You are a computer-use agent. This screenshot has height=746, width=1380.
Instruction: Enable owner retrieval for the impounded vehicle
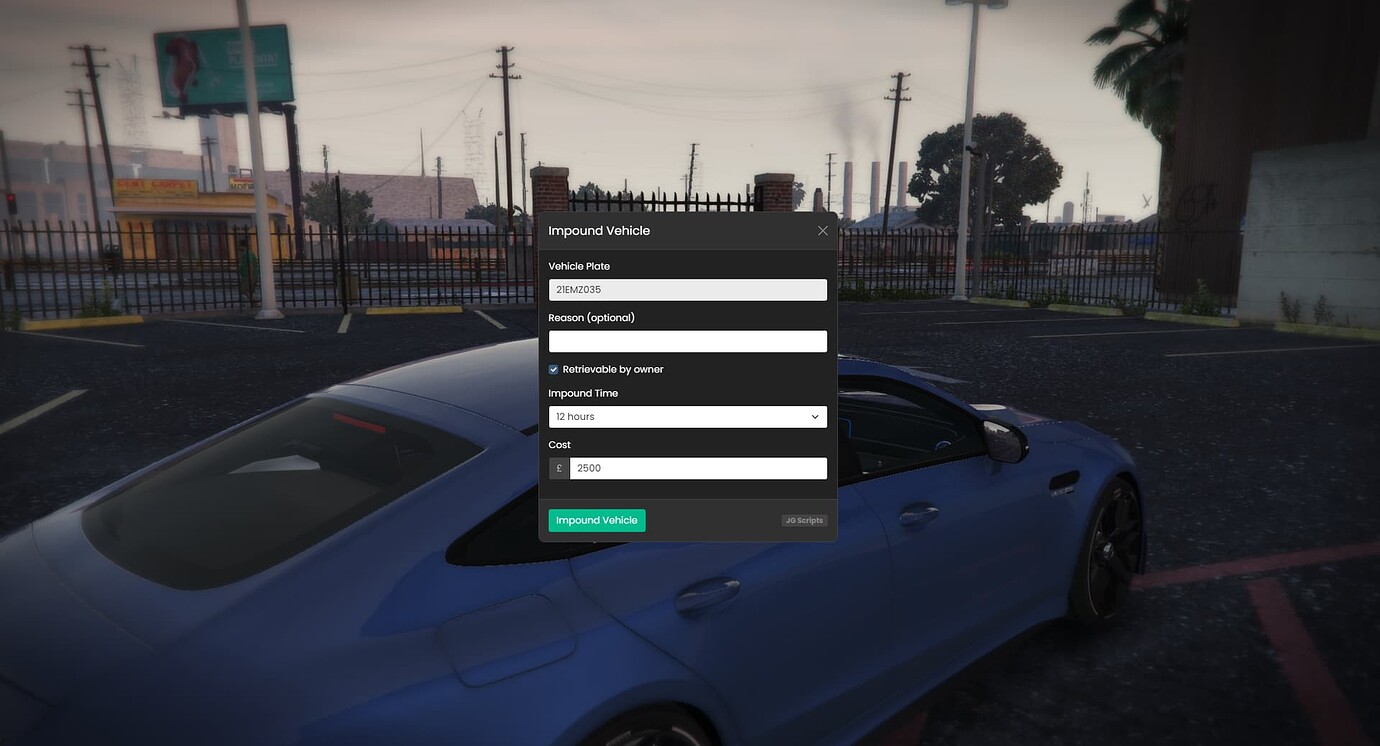(x=552, y=369)
